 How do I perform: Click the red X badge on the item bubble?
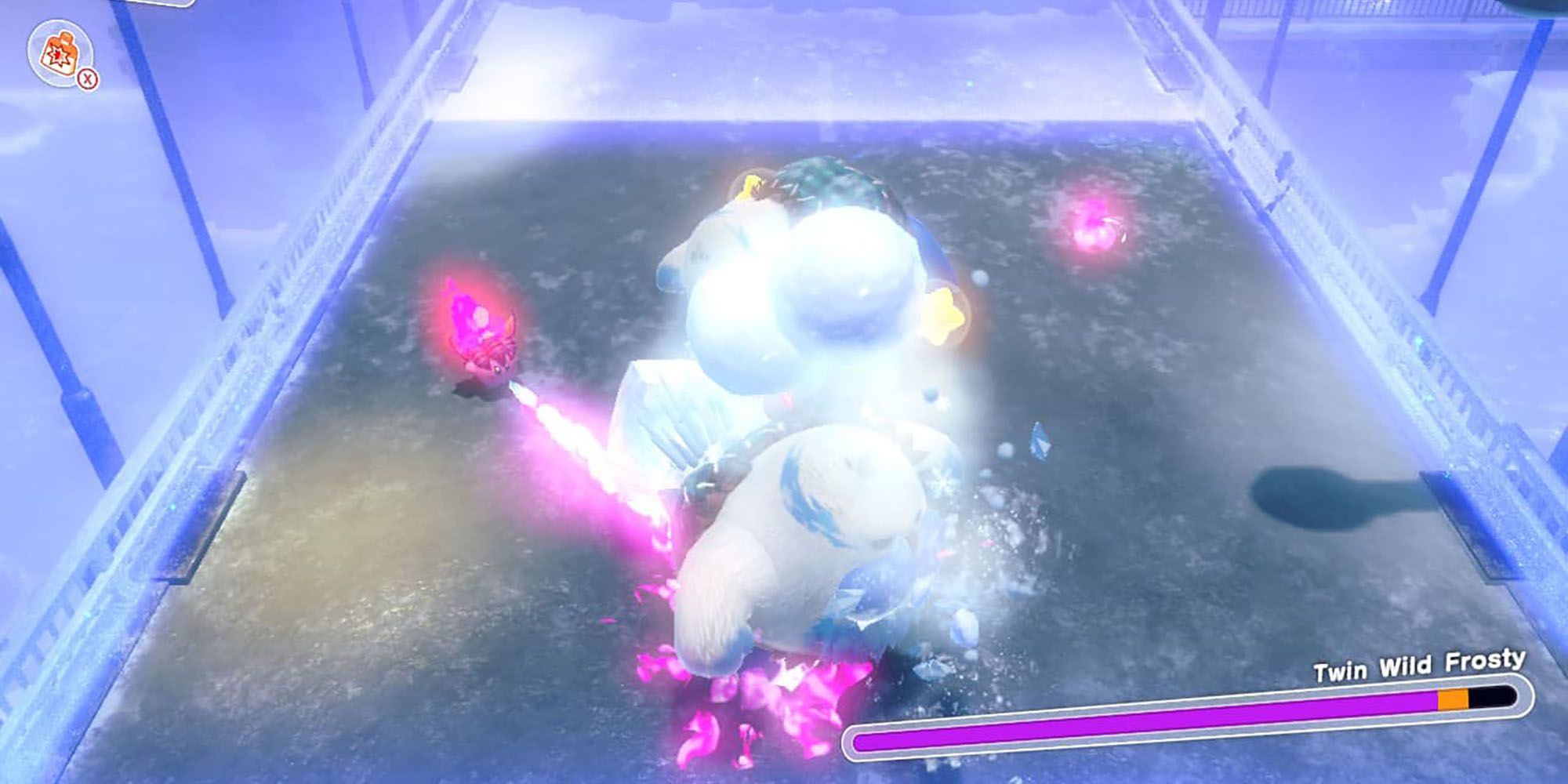(87, 79)
